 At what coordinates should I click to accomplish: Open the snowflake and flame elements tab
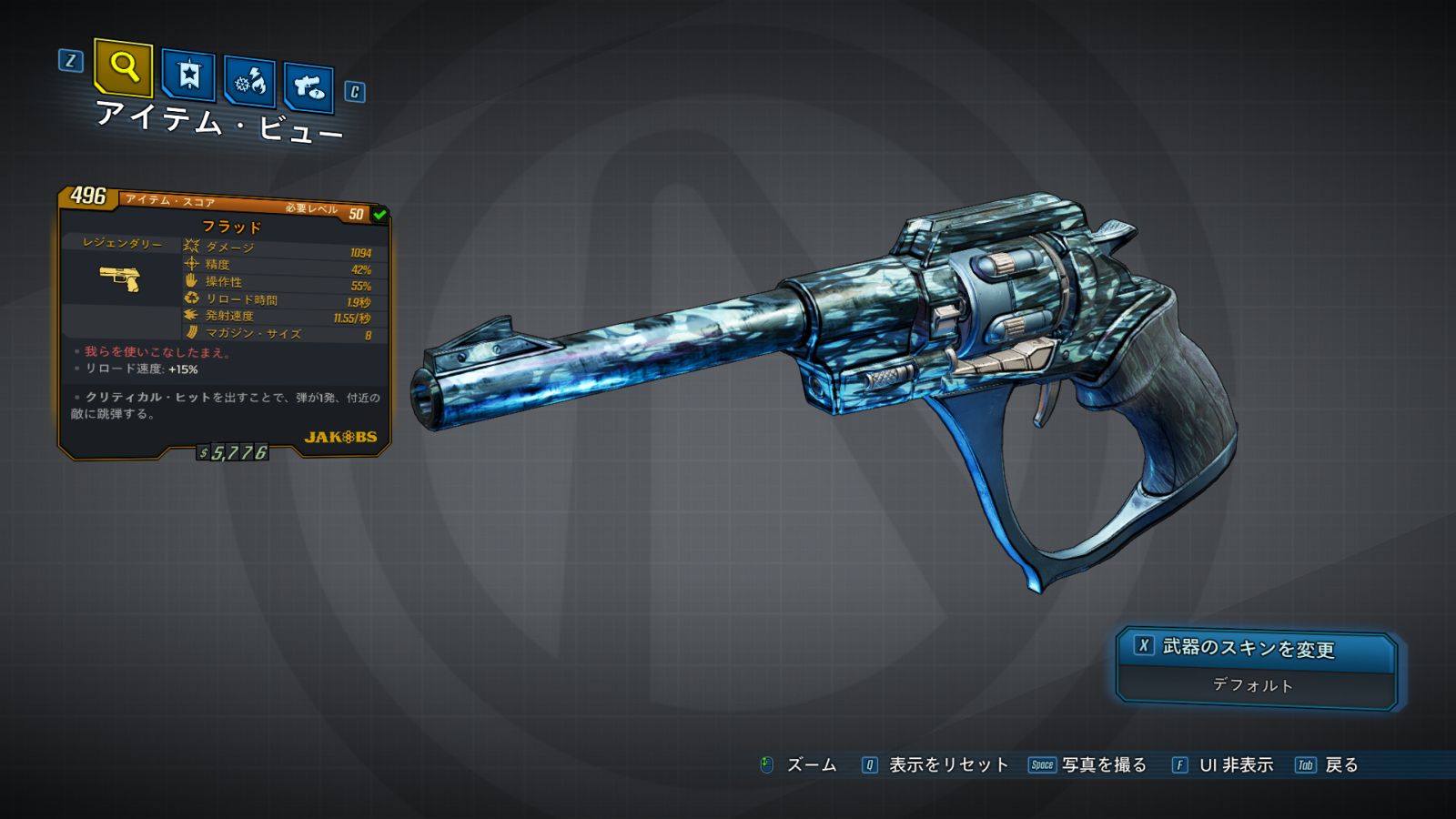pos(250,82)
